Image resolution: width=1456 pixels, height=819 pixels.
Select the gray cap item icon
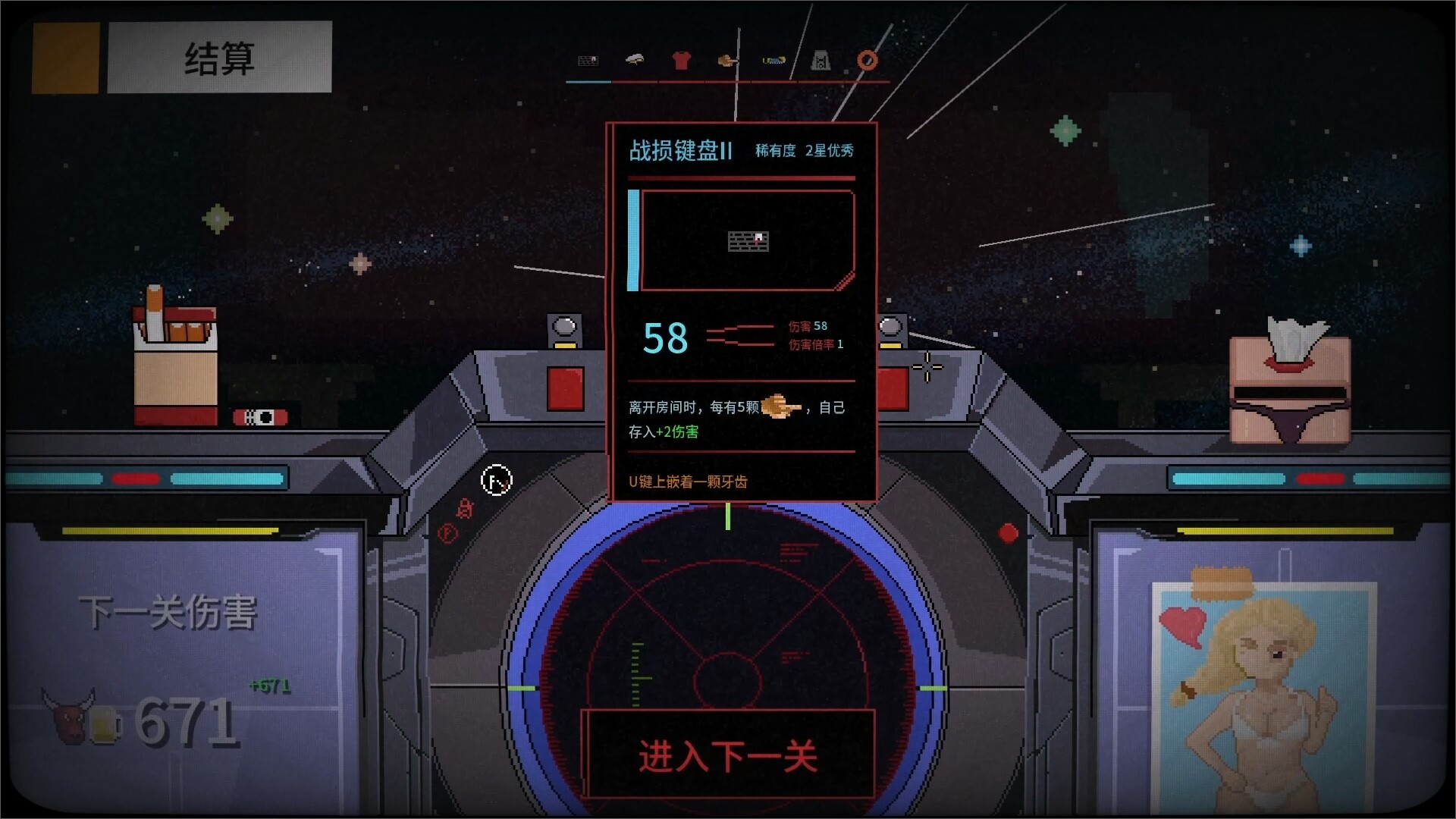tap(635, 60)
